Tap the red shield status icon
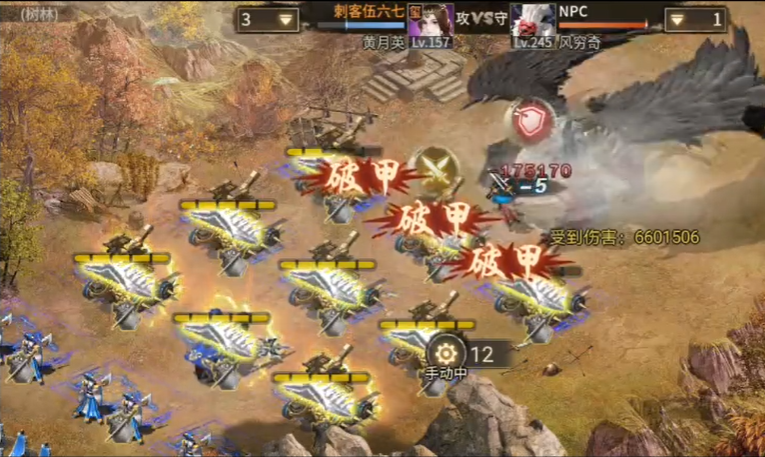The width and height of the screenshot is (765, 457). click(x=531, y=120)
